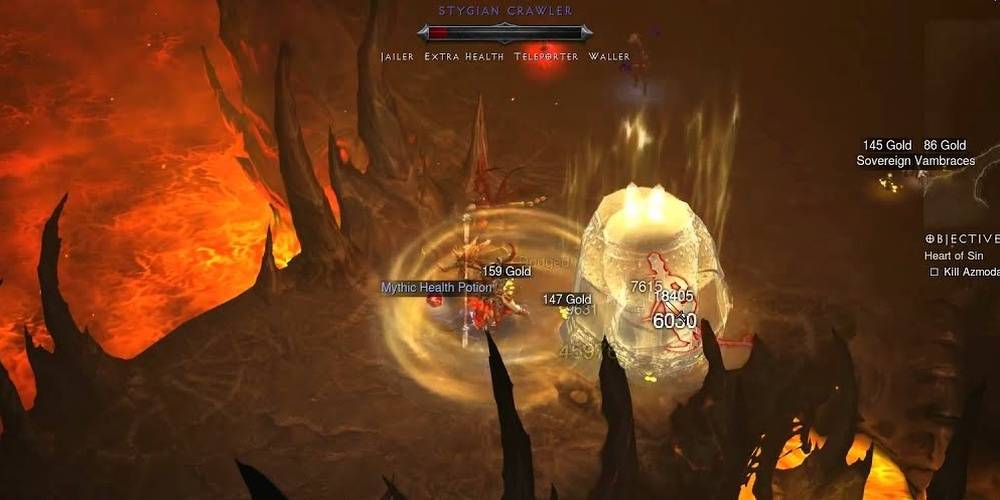This screenshot has height=500, width=1000.
Task: Collect the 159 Gold drop label
Action: coord(506,271)
